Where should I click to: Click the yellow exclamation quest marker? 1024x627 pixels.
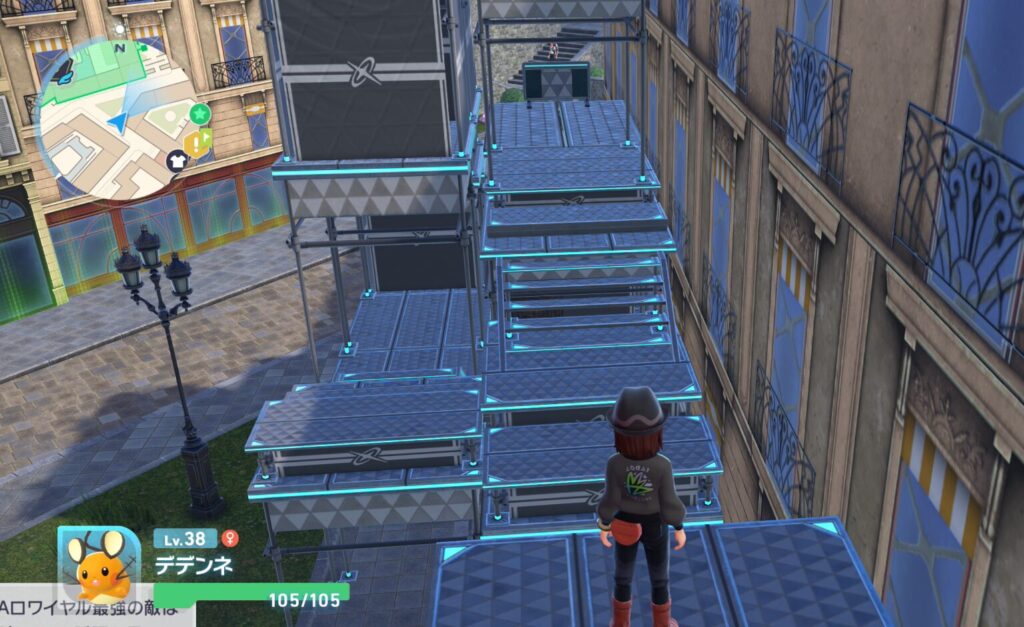pyautogui.click(x=198, y=144)
